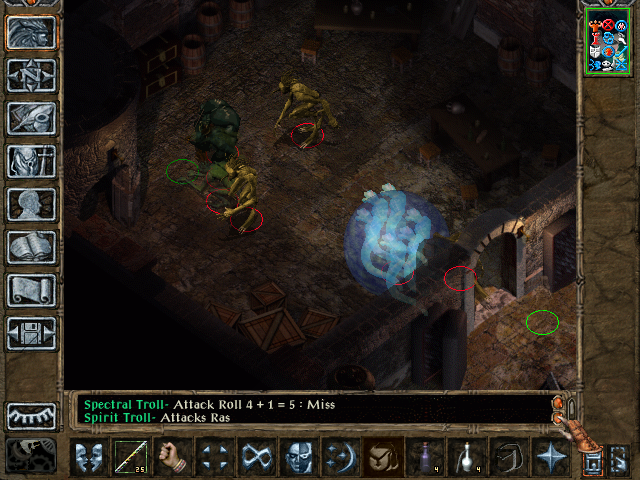Viewport: 640px width, 480px height.
Task: Use the white flask quick item
Action: [x=467, y=457]
